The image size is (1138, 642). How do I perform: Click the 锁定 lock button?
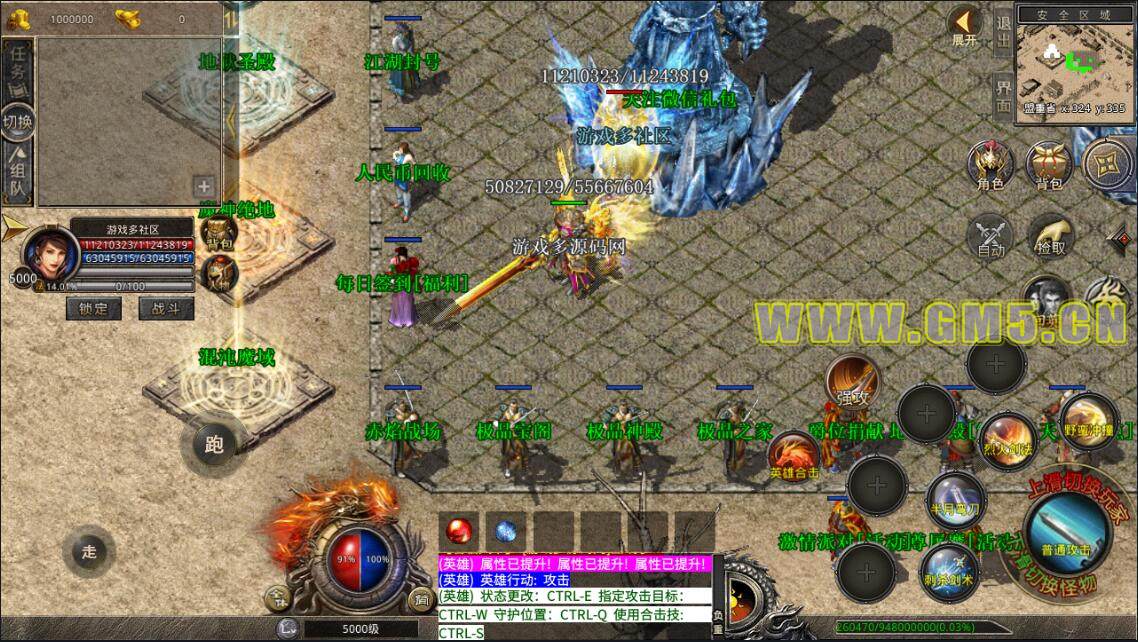tap(93, 309)
